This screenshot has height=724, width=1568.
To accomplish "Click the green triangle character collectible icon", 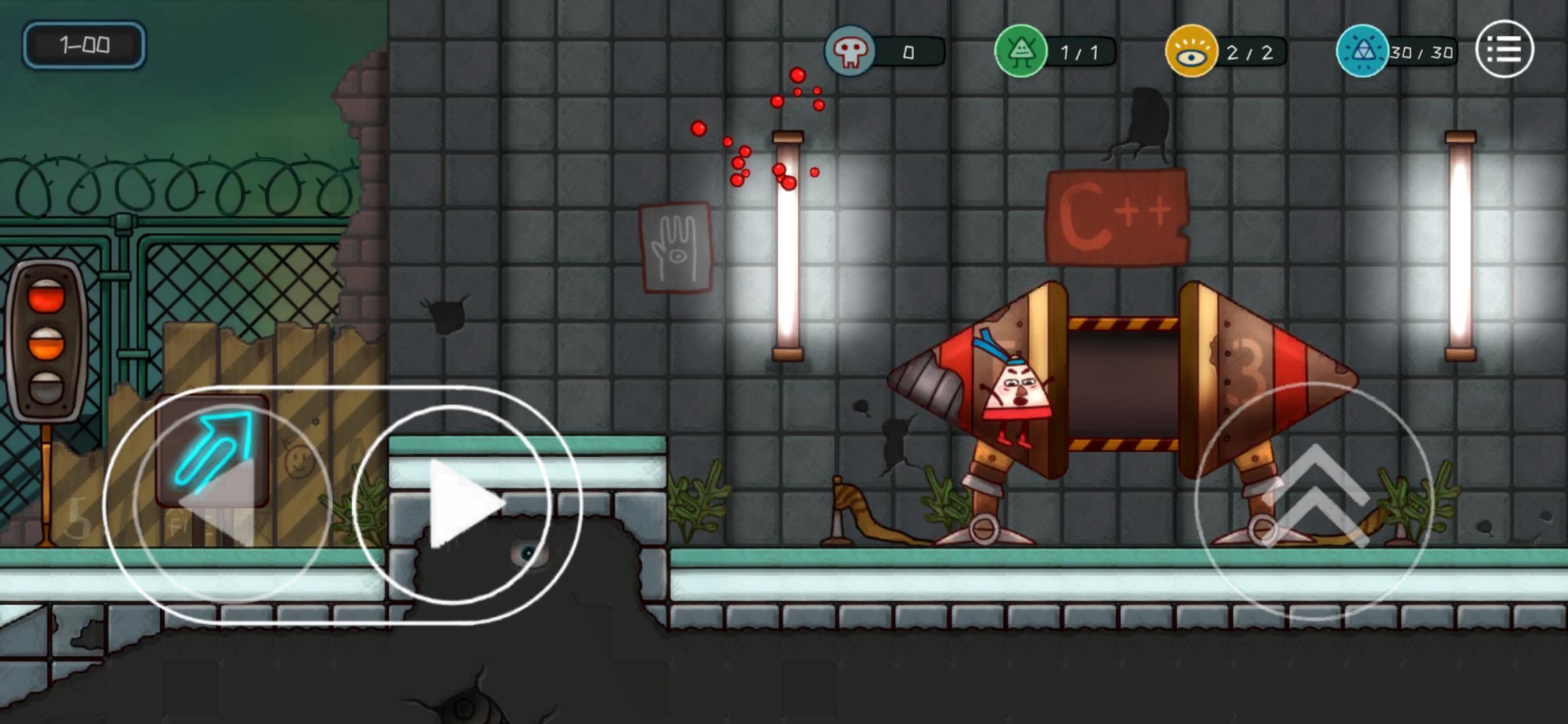I will pyautogui.click(x=1021, y=51).
